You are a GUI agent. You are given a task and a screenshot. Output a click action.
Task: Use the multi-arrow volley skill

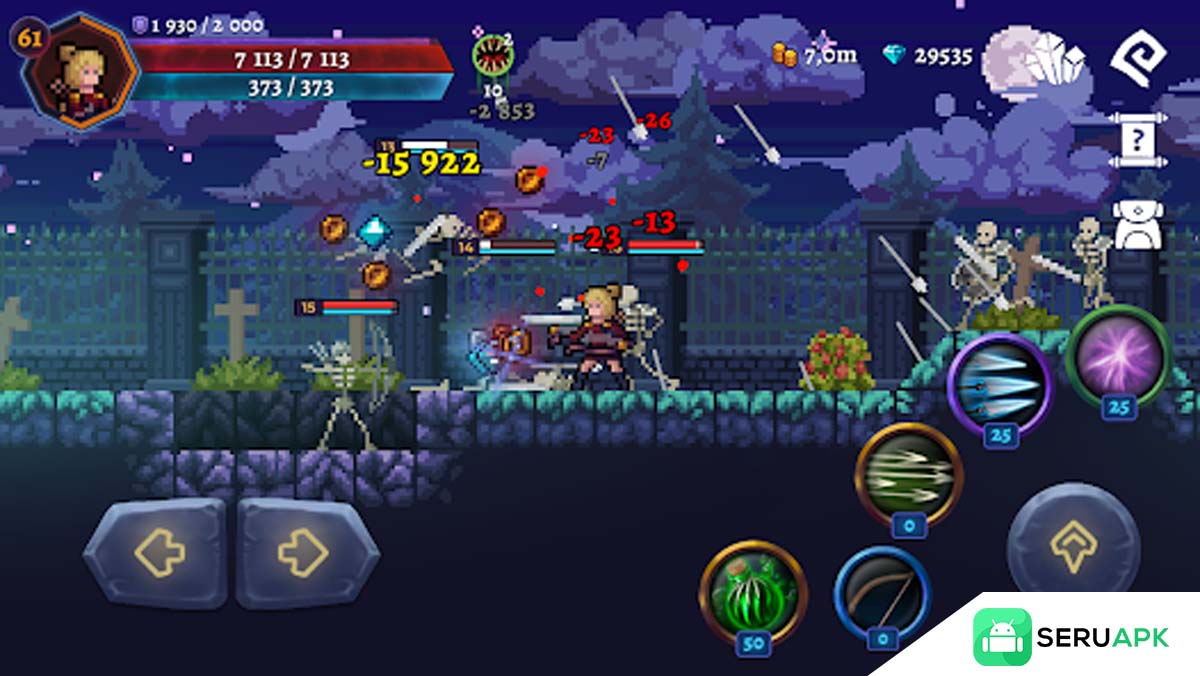pyautogui.click(x=909, y=474)
